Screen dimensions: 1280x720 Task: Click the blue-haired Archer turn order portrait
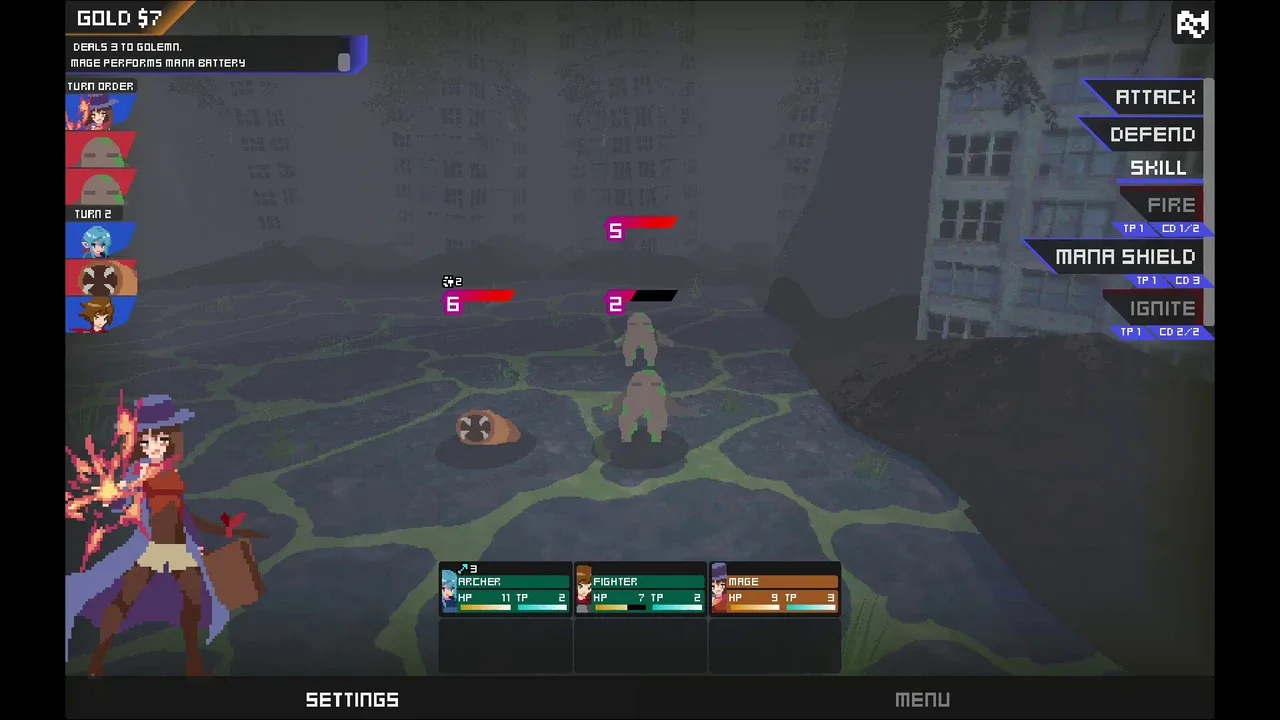(x=100, y=241)
